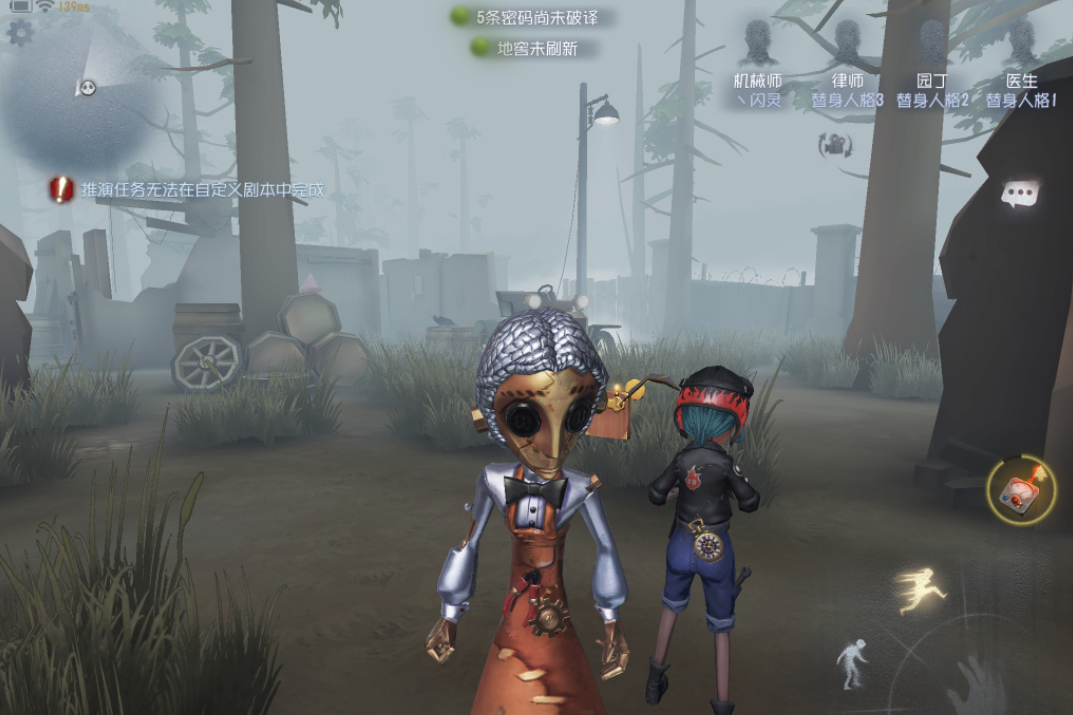The height and width of the screenshot is (715, 1073).
Task: Toggle the crouch stance figure icon
Action: [851, 664]
